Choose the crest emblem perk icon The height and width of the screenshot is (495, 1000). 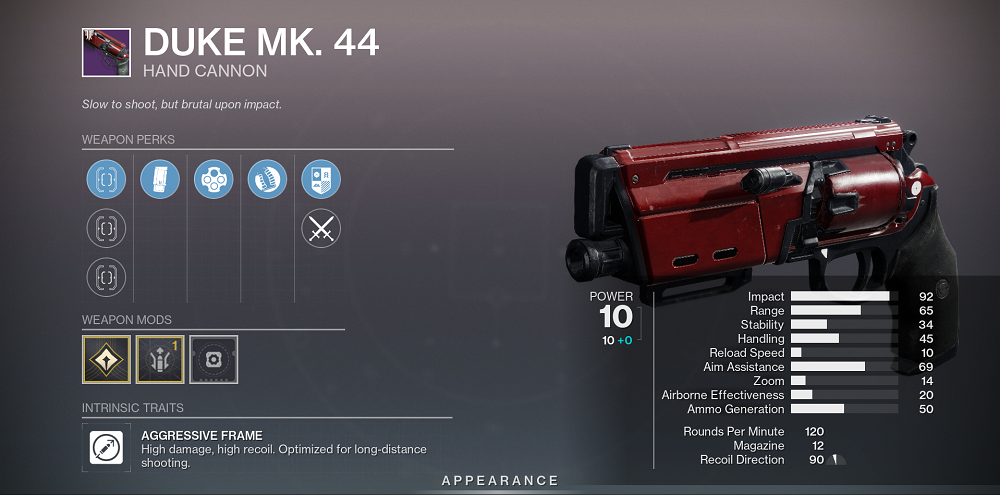click(321, 180)
